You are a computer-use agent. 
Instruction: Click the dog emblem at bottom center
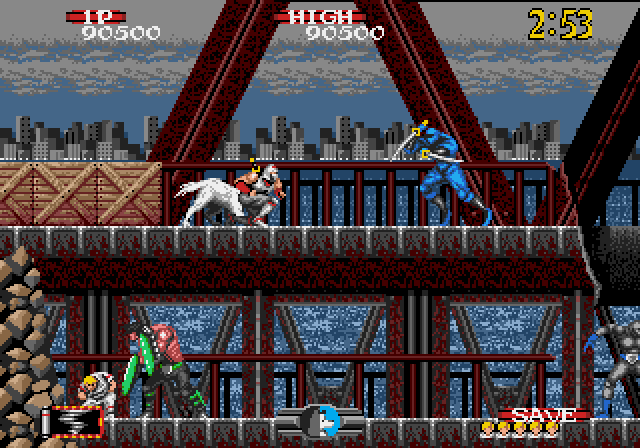pyautogui.click(x=319, y=420)
